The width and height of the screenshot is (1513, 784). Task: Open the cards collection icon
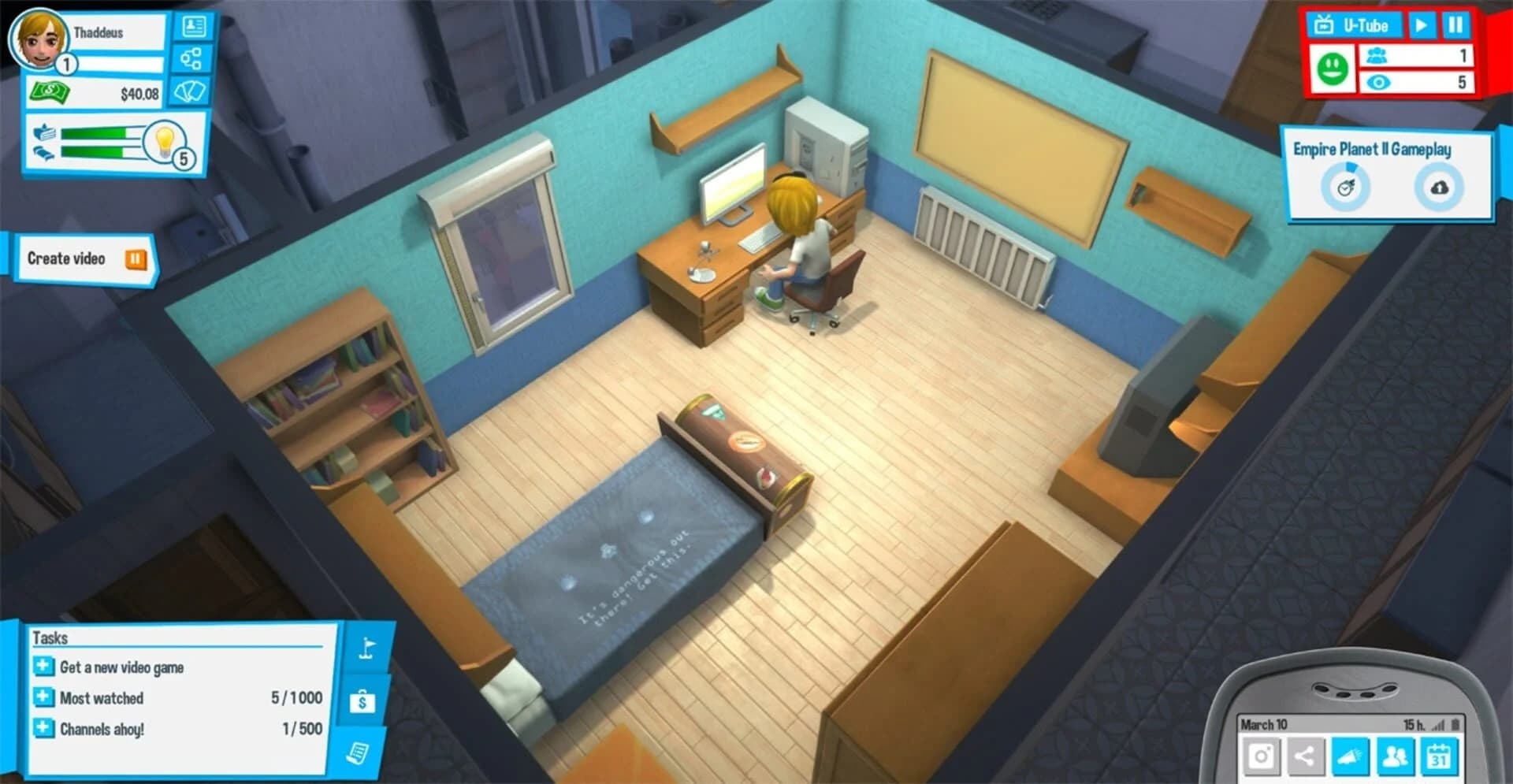coord(191,91)
